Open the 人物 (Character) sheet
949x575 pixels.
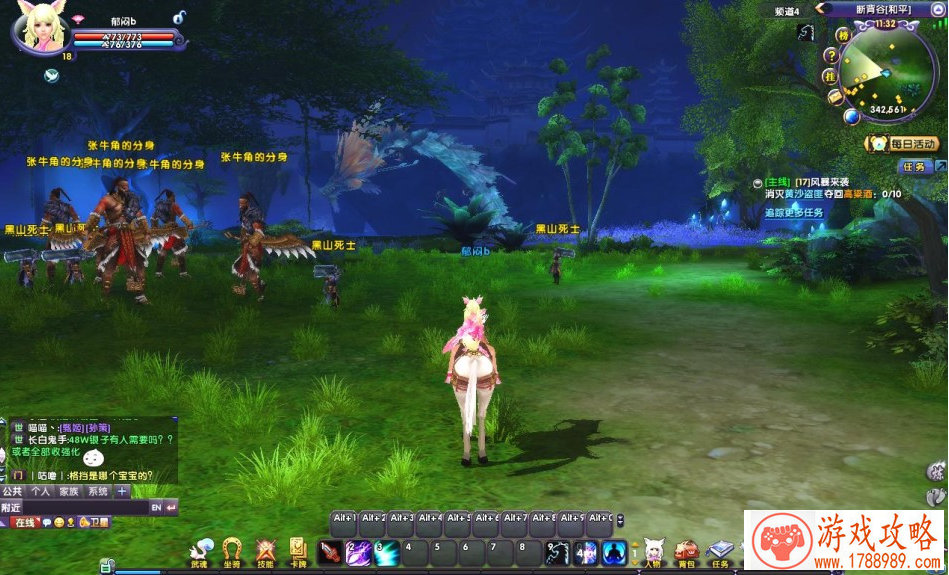pyautogui.click(x=654, y=550)
